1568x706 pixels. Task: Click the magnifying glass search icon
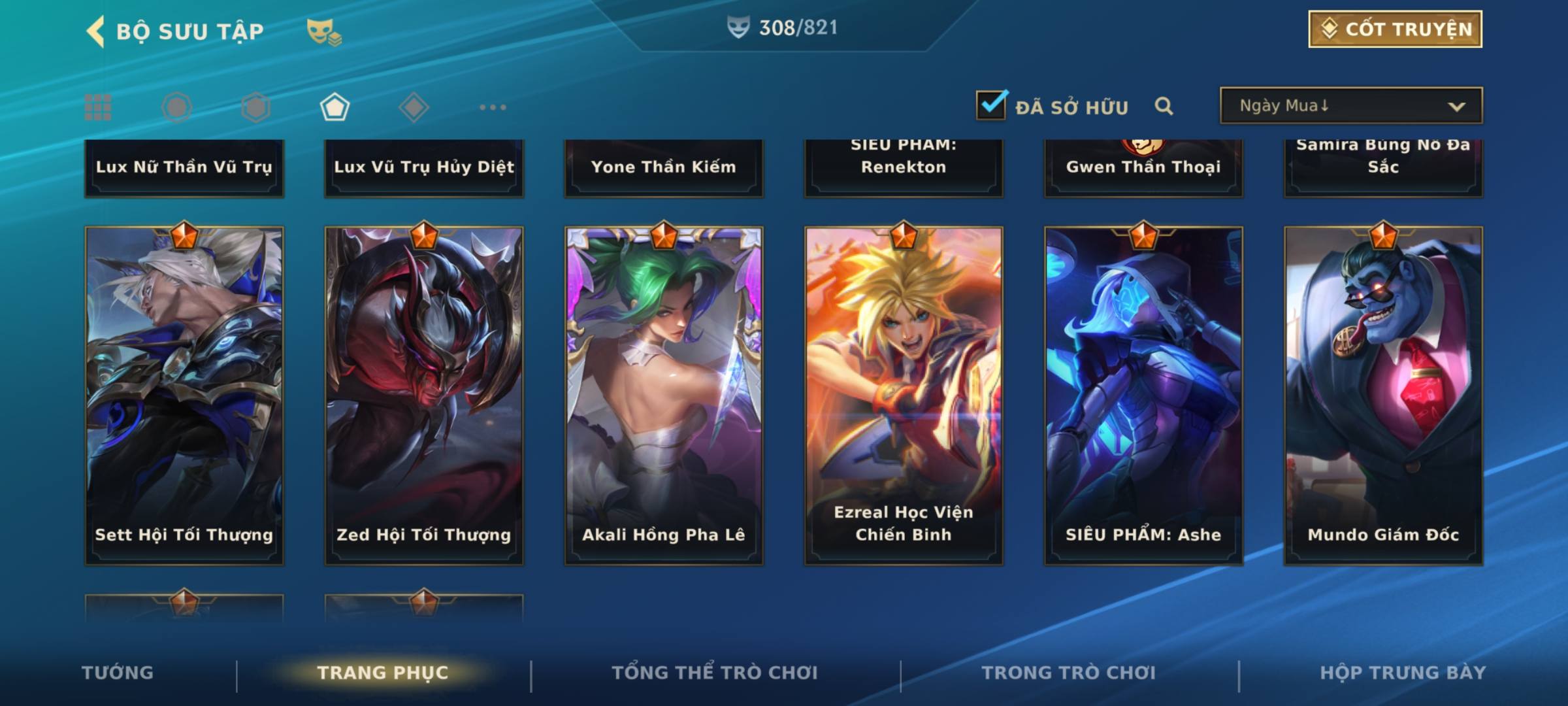[x=1164, y=106]
